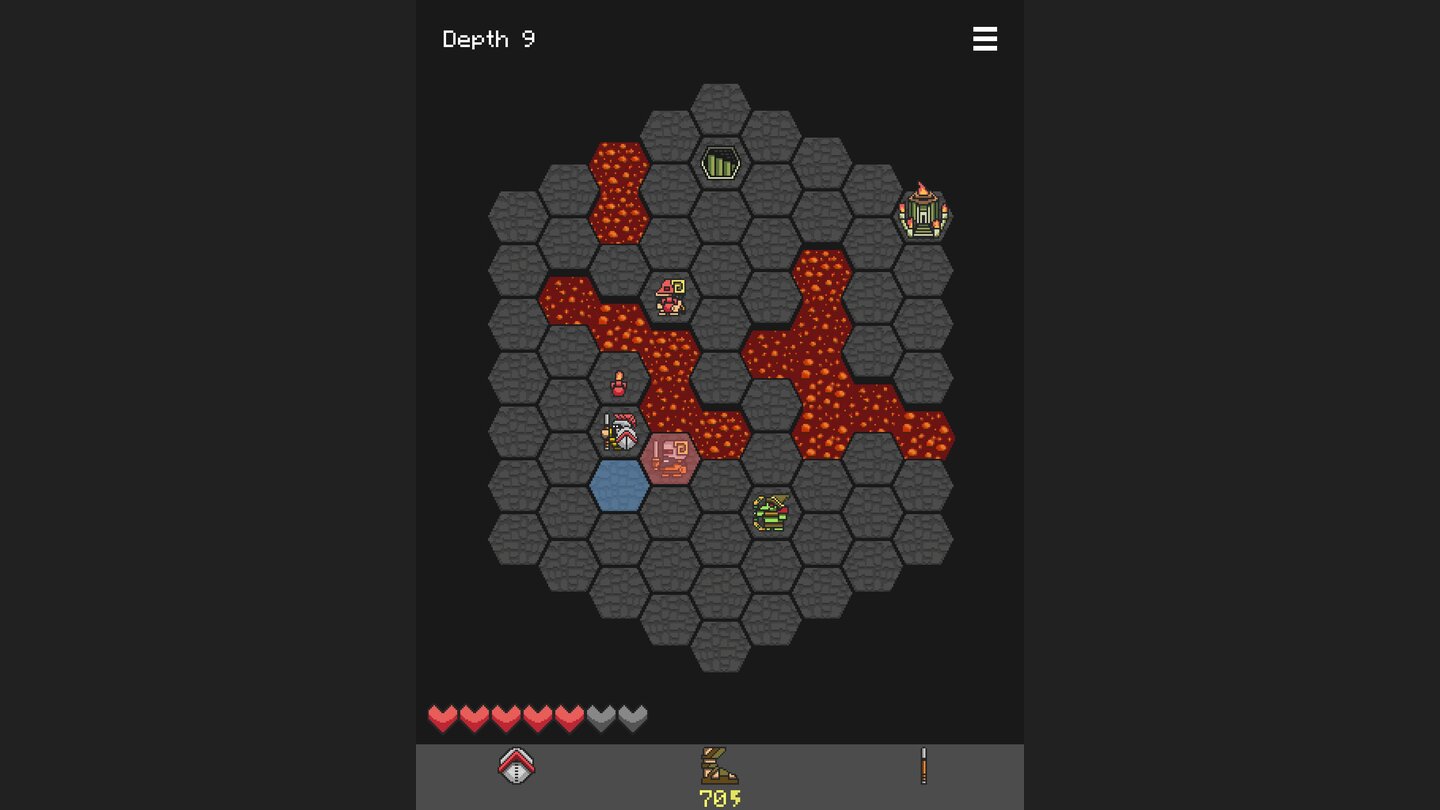Screen dimensions: 1440x810
Task: Click the first red heart
Action: pyautogui.click(x=442, y=716)
